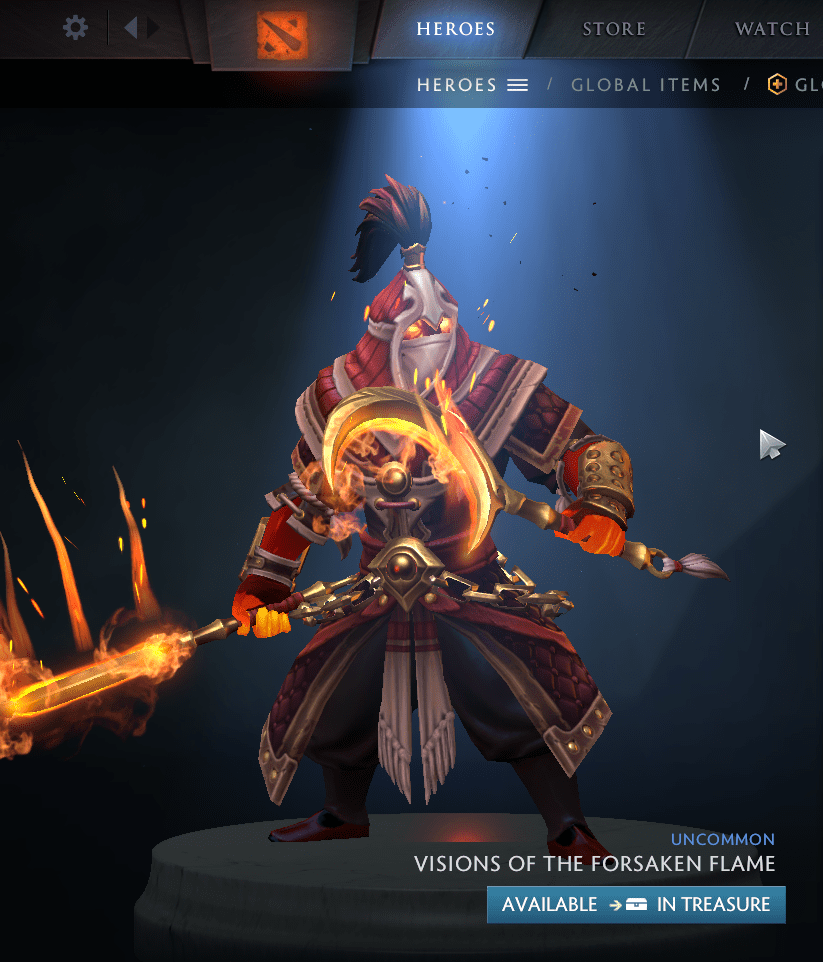Open the Store tab

pyautogui.click(x=614, y=28)
